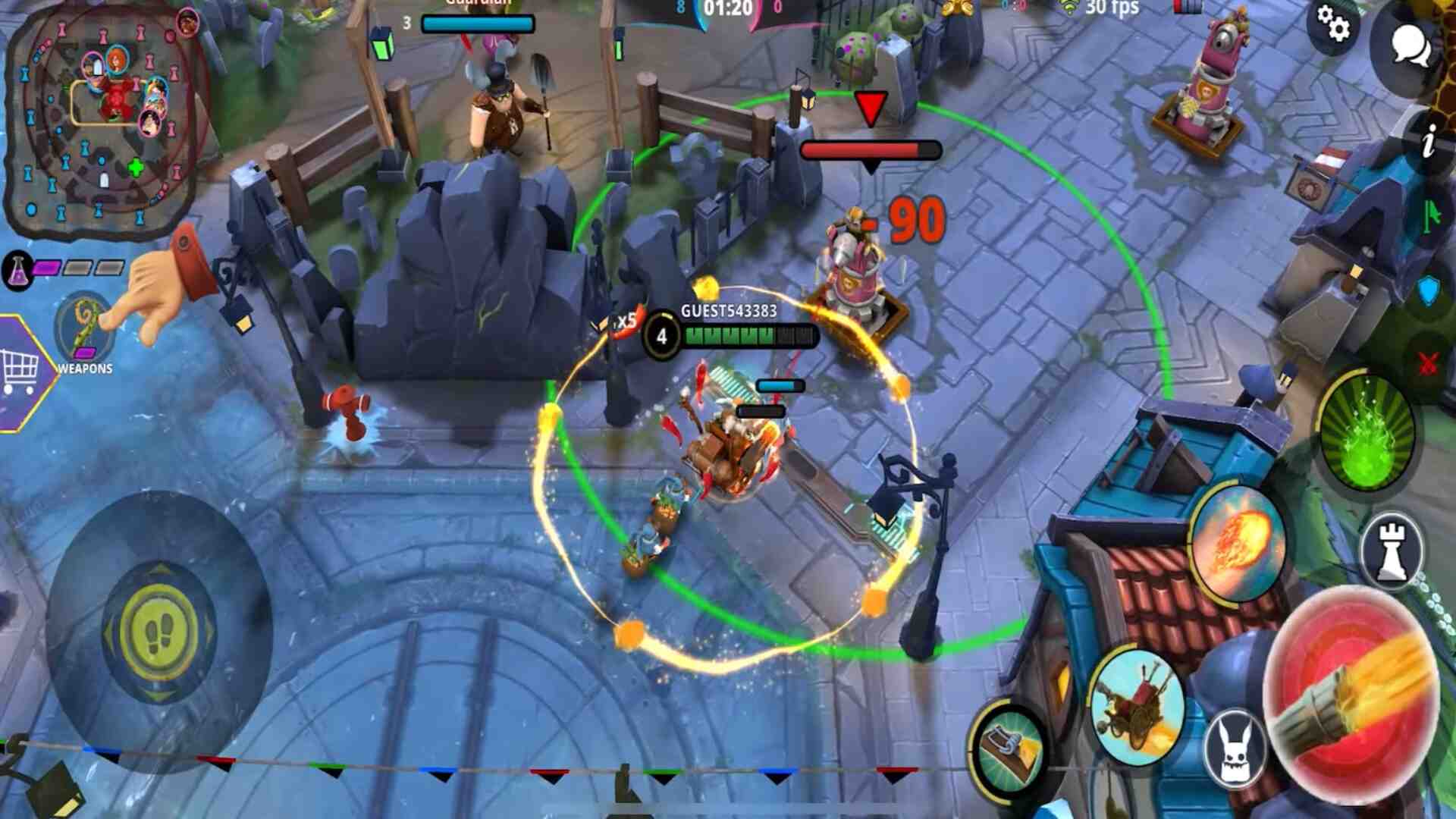
Task: Tap the footprints movement joystick
Action: tap(158, 632)
